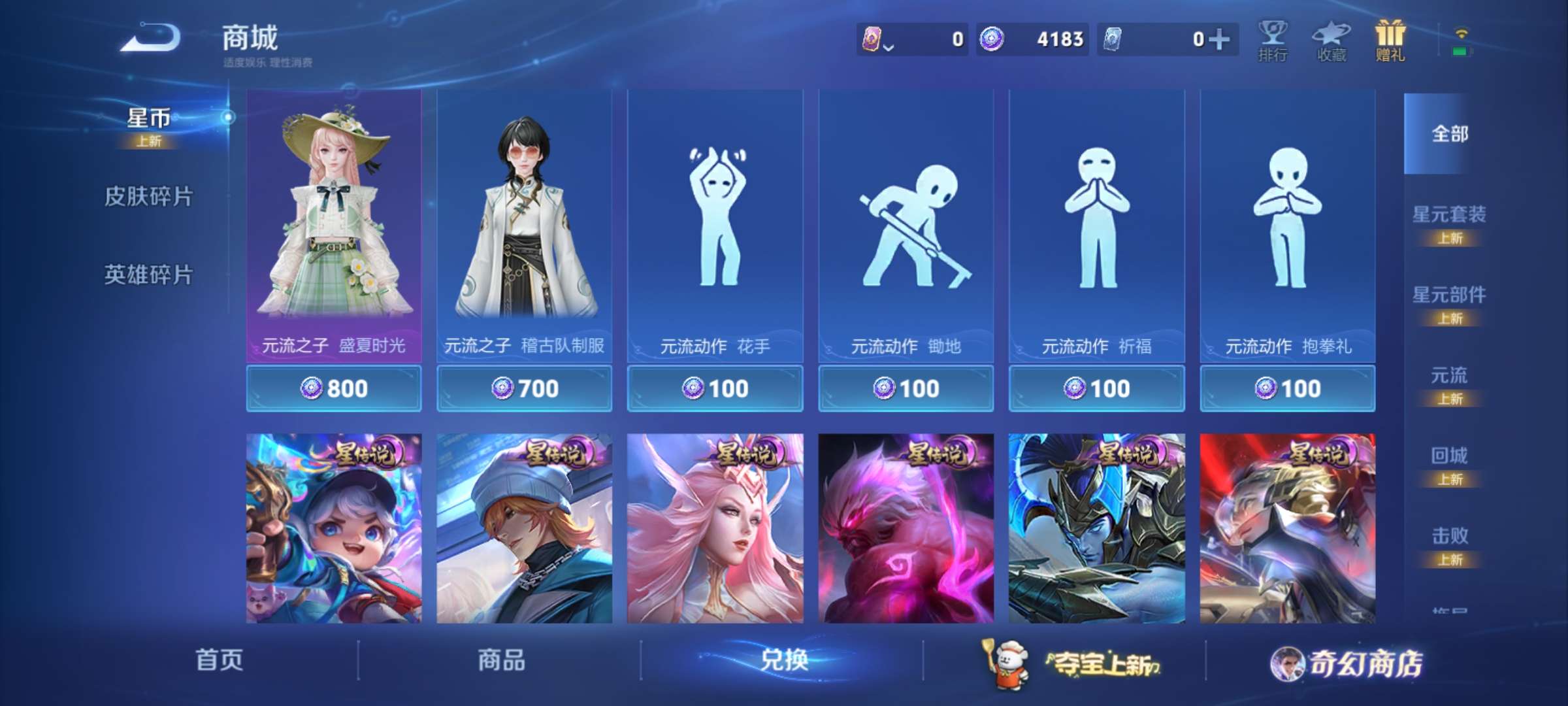This screenshot has width=1568, height=706.
Task: Open the 收藏 favorites icon
Action: [1332, 39]
